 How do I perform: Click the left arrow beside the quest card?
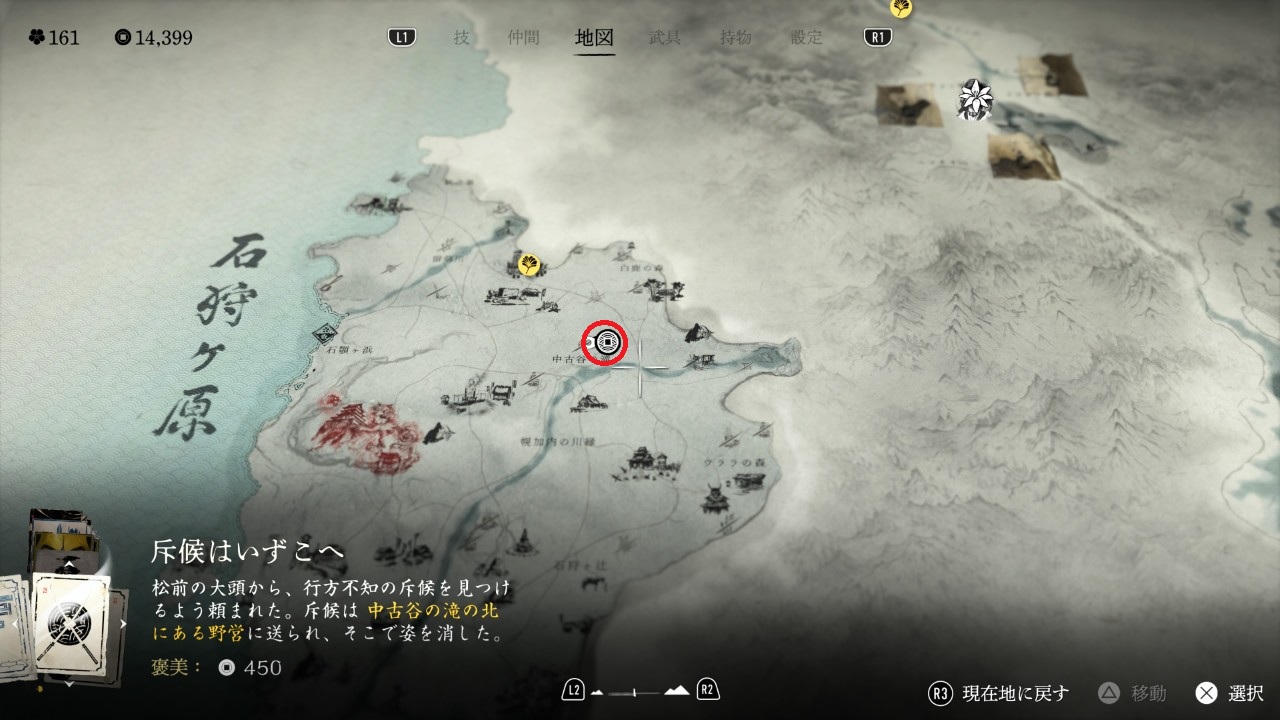click(15, 624)
